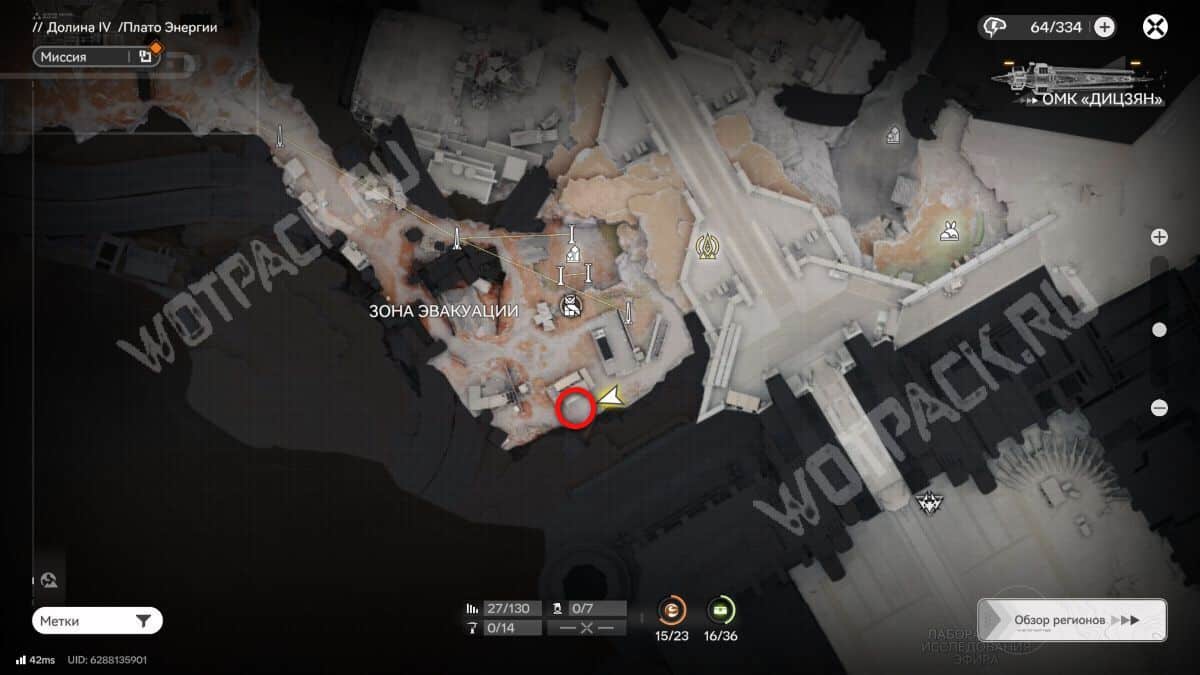This screenshot has height=675, width=1200.
Task: Zoom out the map with minus button
Action: point(1159,407)
